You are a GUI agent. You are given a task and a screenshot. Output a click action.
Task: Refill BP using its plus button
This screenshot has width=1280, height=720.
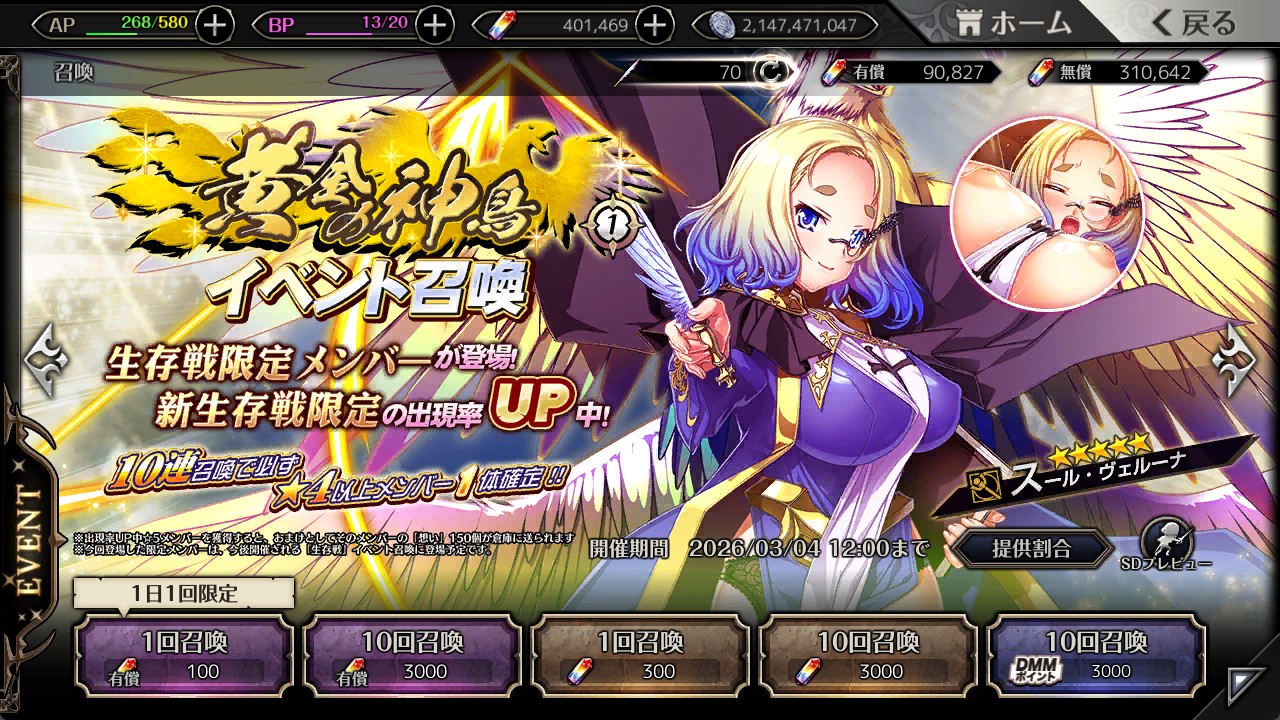pos(434,25)
